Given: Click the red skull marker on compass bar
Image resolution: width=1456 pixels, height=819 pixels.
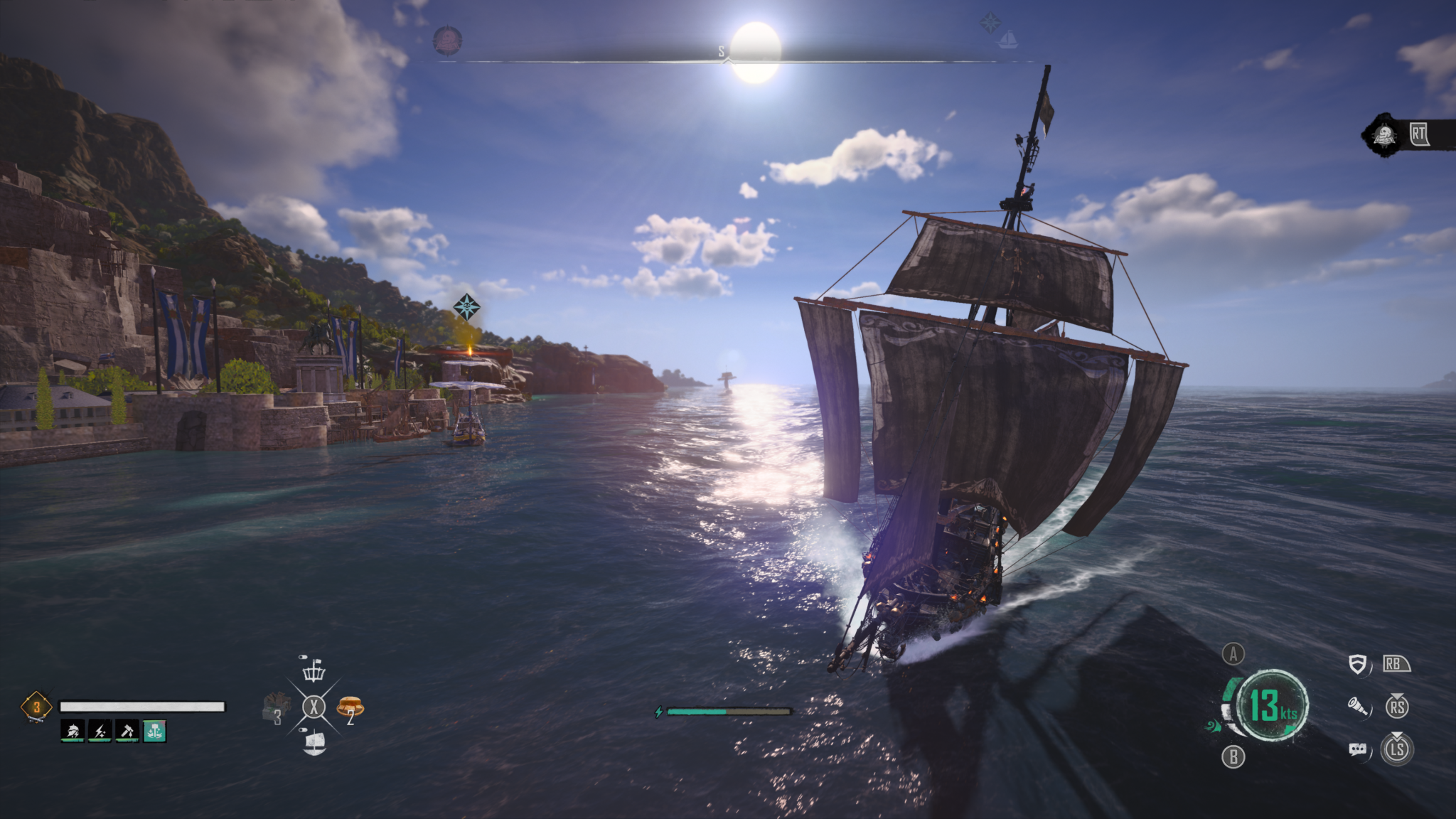Looking at the screenshot, I should coord(447,40).
